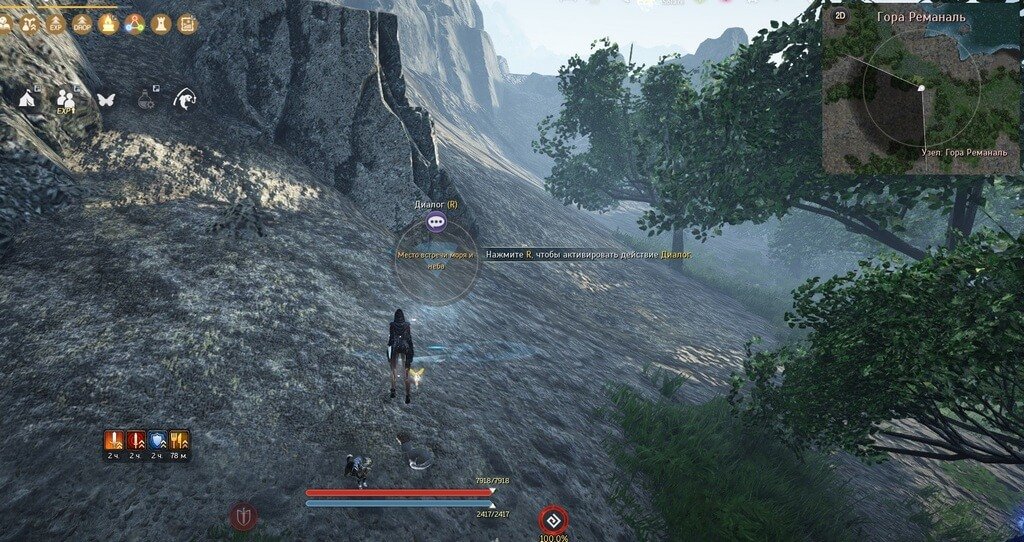
Task: Open the tent camp icon
Action: tap(28, 98)
